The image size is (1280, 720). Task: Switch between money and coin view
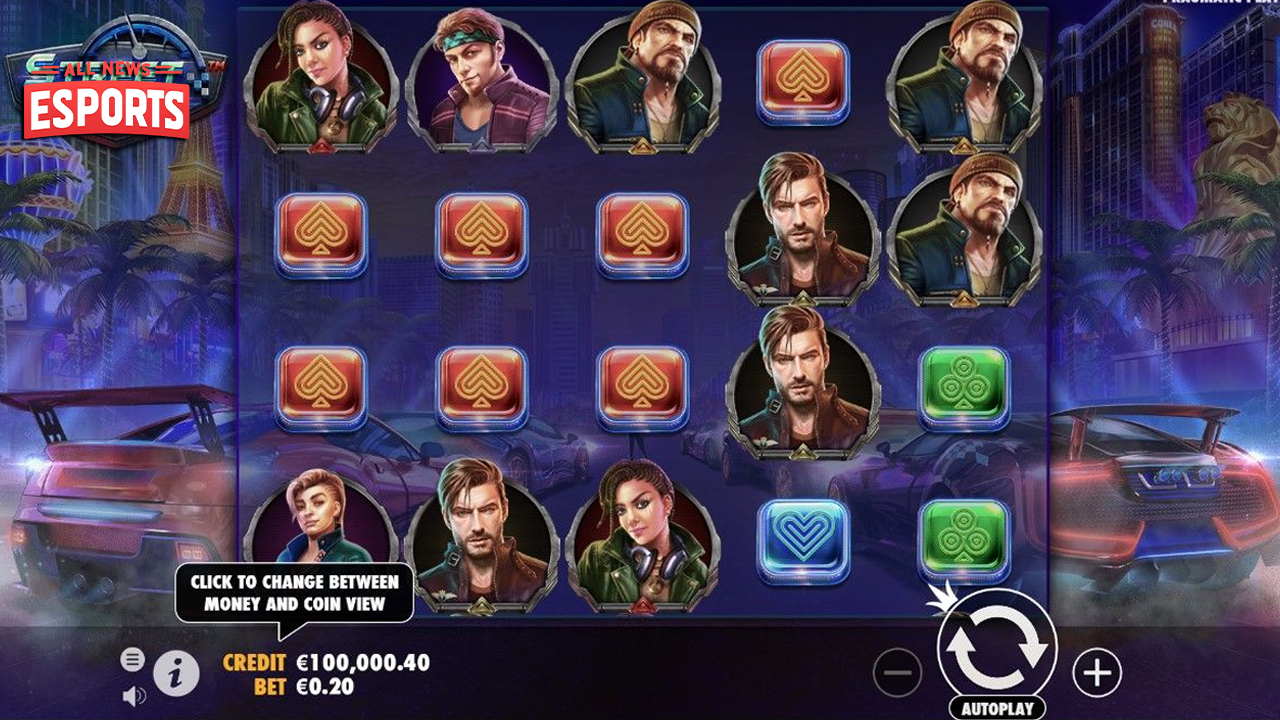coord(295,590)
